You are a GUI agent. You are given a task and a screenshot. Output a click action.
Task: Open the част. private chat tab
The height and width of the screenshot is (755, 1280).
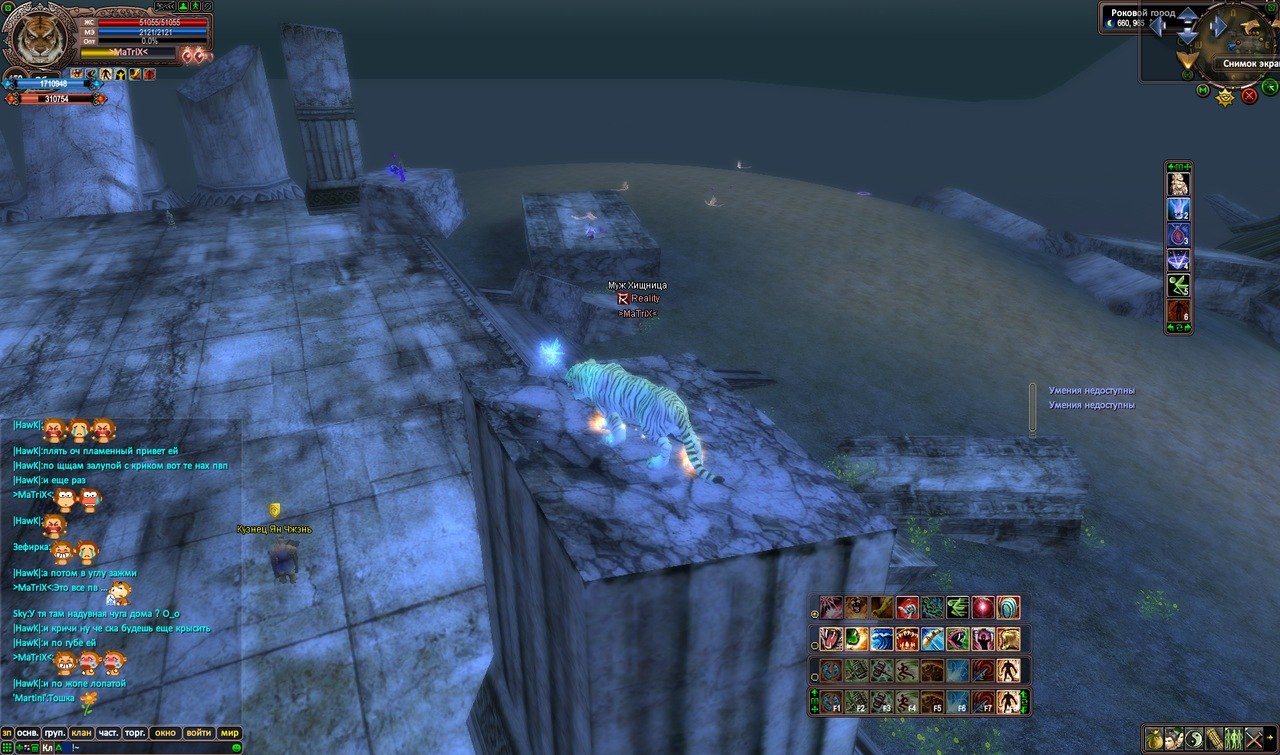108,732
